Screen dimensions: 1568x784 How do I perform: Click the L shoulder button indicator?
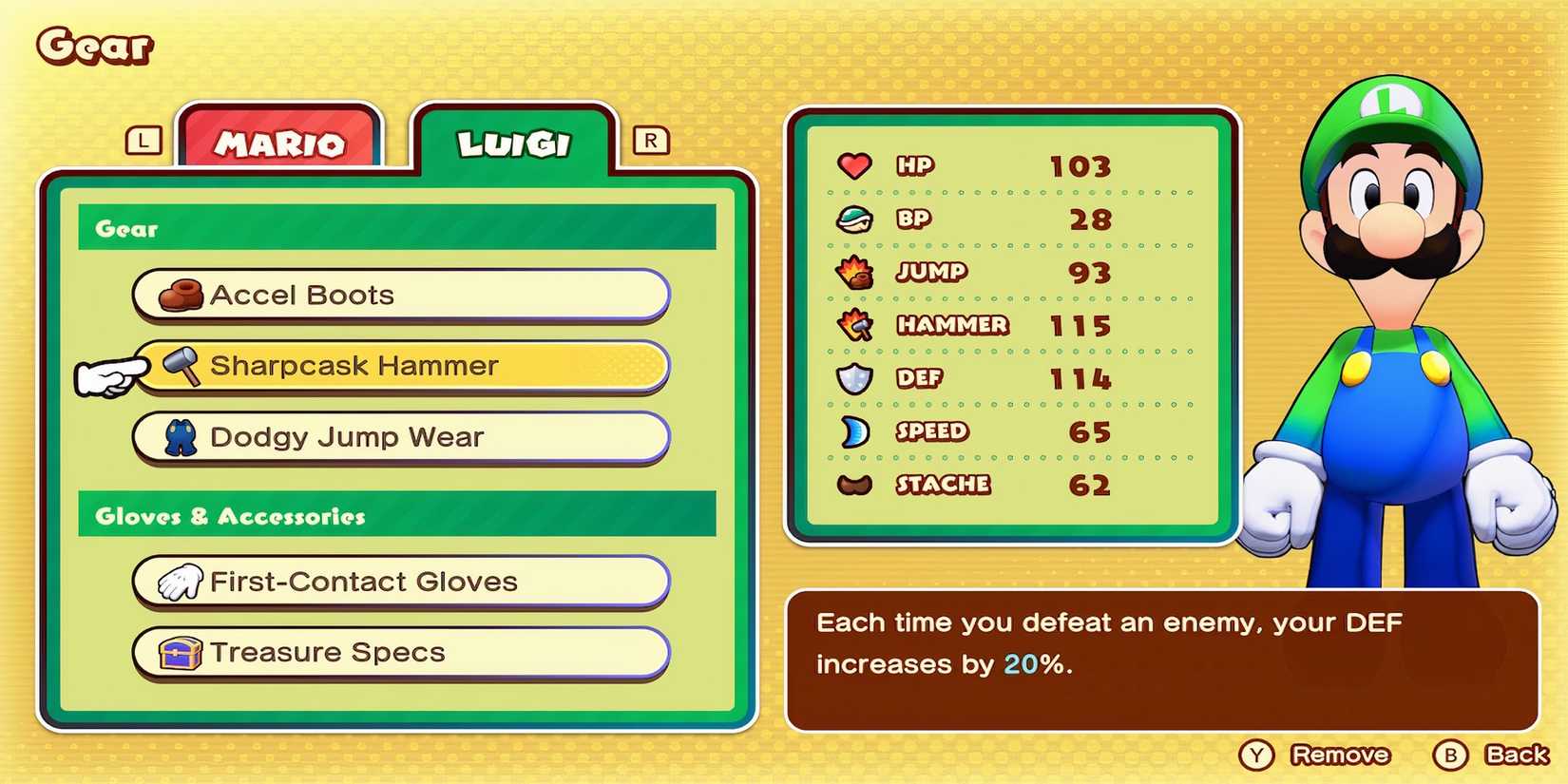pyautogui.click(x=143, y=142)
